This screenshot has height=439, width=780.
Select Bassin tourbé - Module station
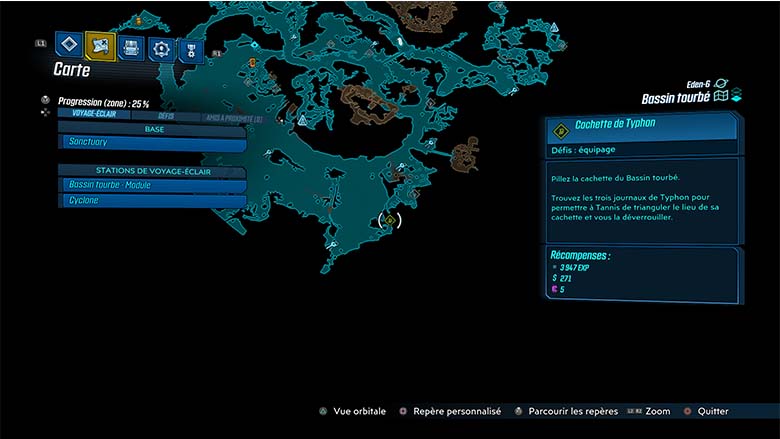tap(152, 185)
